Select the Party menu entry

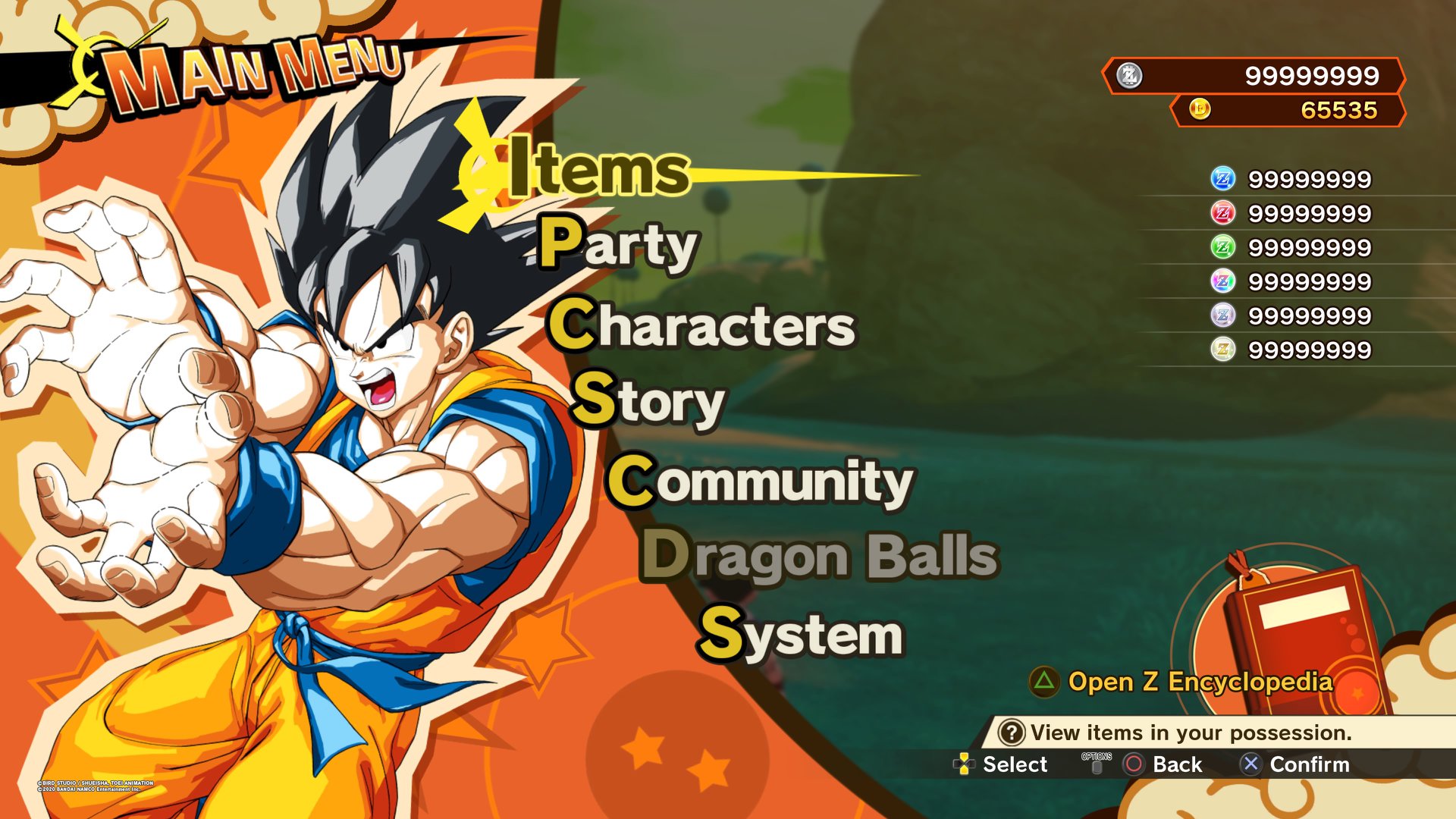tap(619, 246)
